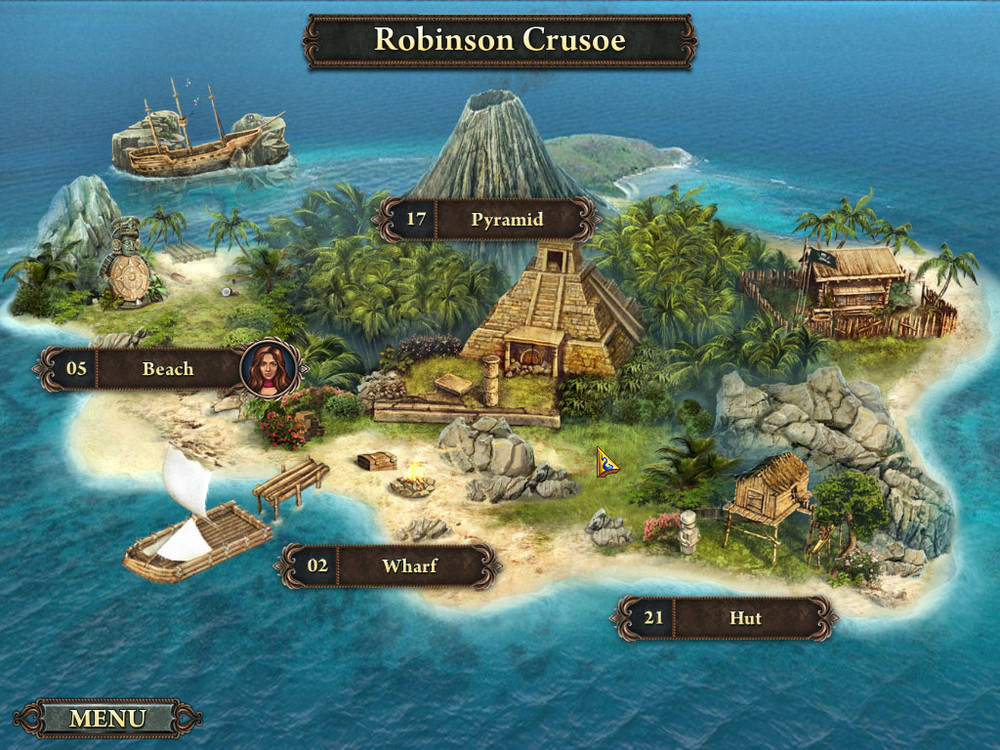Click the woman portrait on Beach label
Image resolution: width=1000 pixels, height=750 pixels.
pos(270,368)
